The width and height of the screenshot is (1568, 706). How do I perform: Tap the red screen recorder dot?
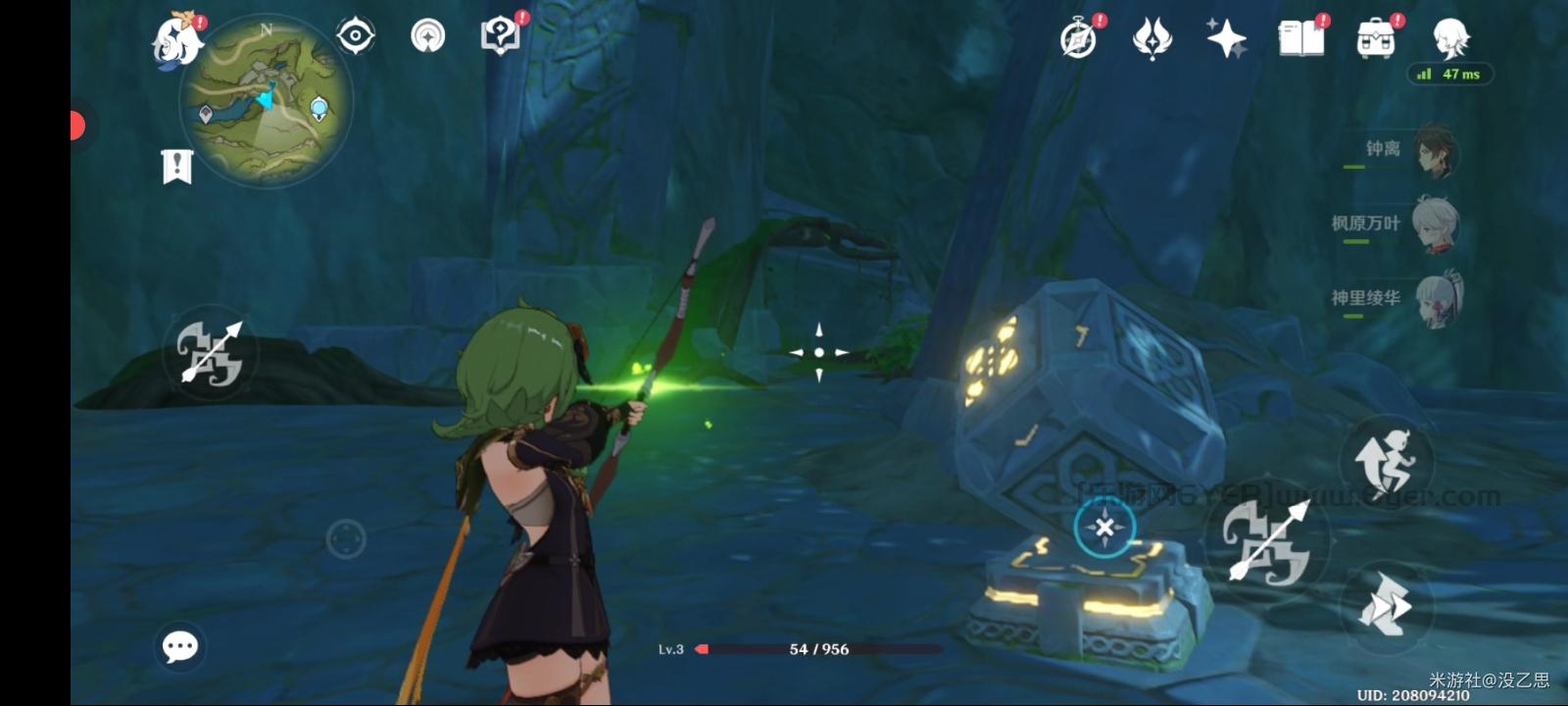point(77,126)
